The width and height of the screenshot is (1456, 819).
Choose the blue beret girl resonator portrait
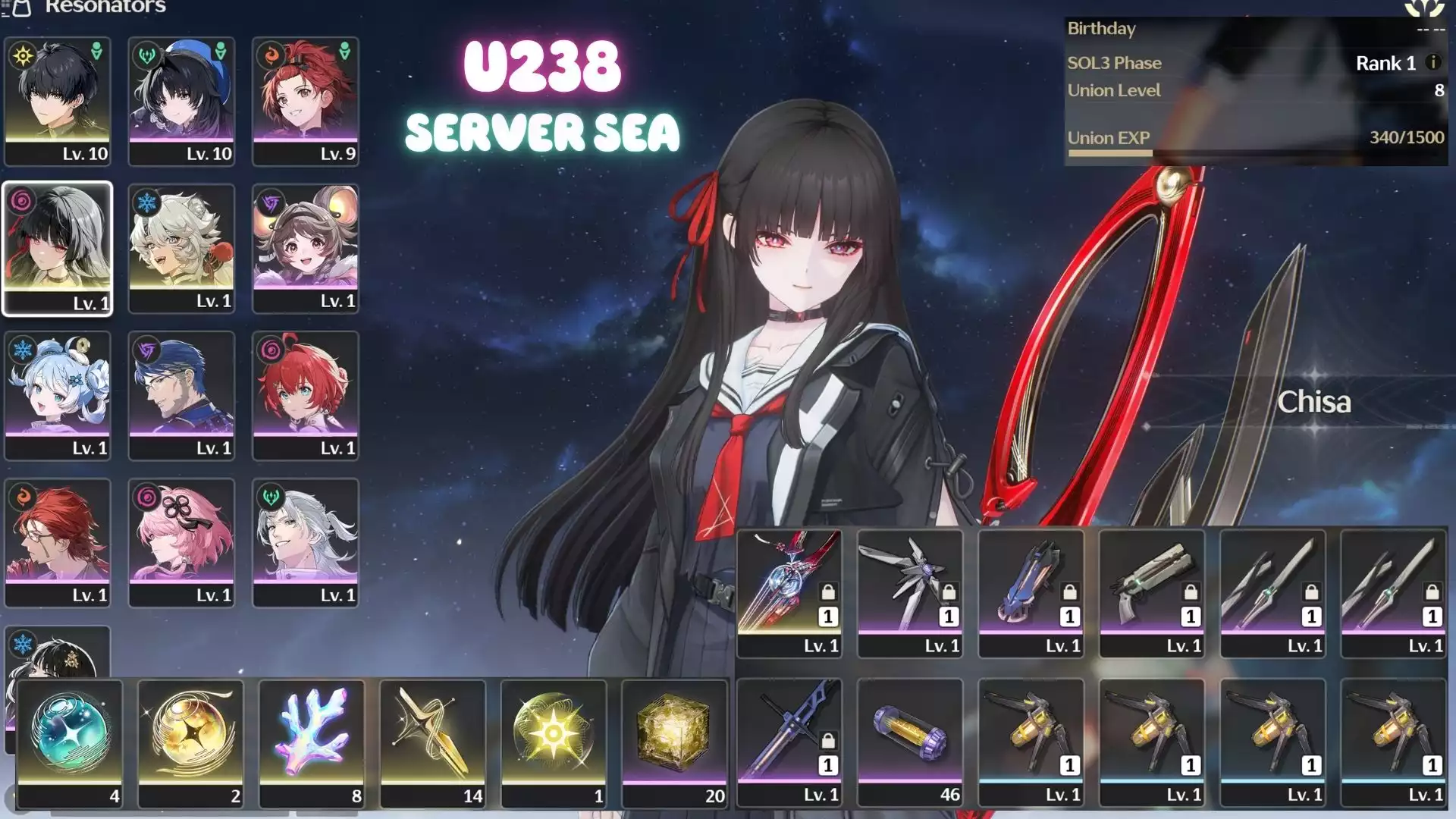181,101
